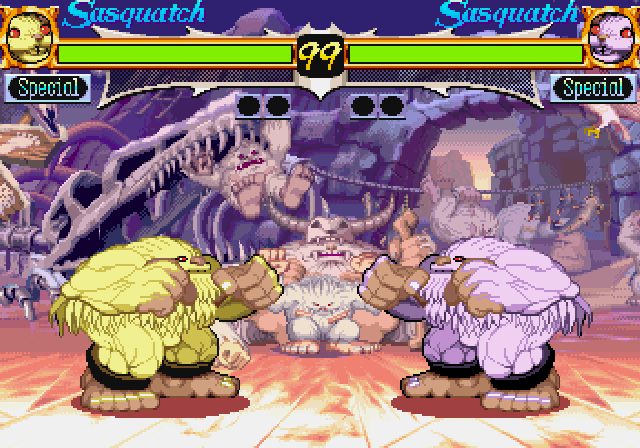Viewport: 640px width, 448px height.
Task: Click the yellow Sasquatch player portrait
Action: point(28,36)
